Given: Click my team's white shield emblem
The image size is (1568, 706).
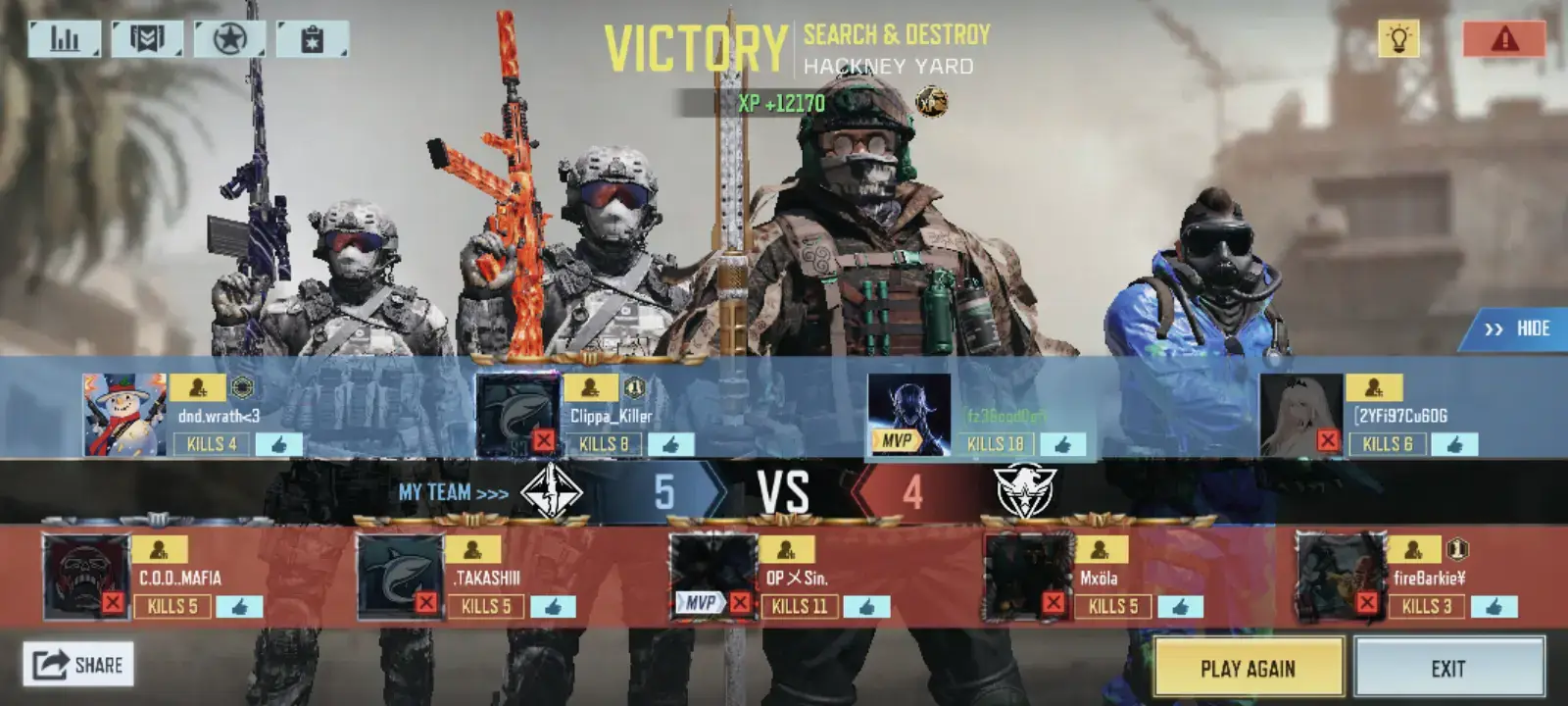Looking at the screenshot, I should tap(552, 494).
